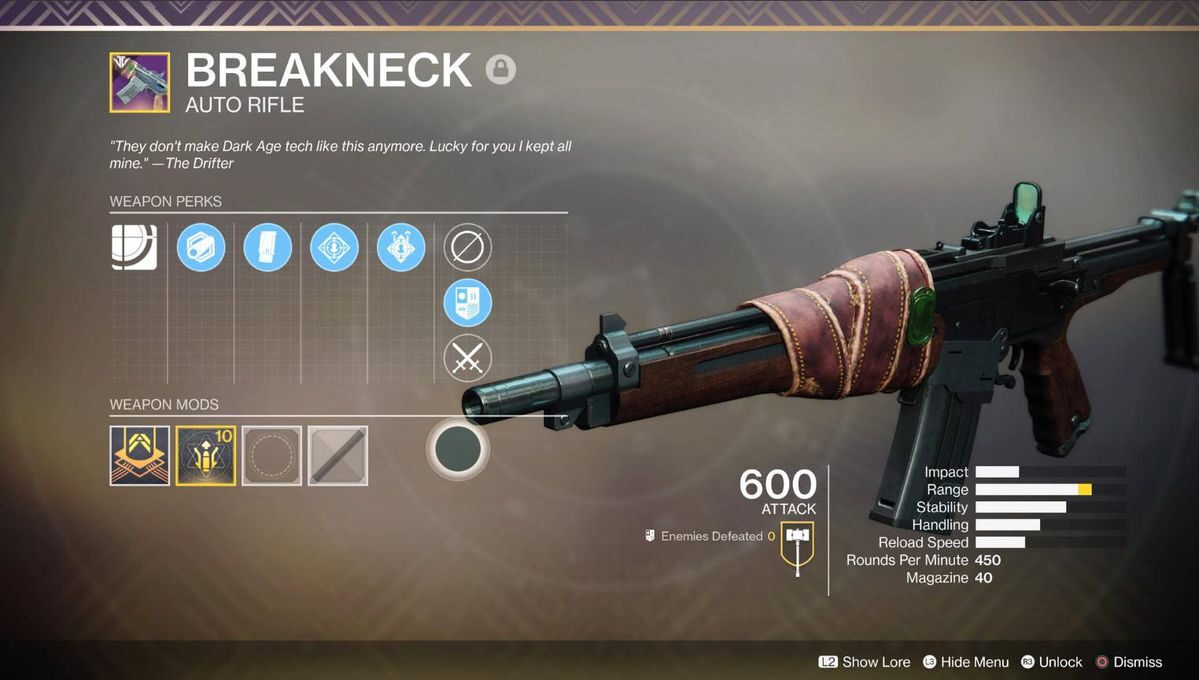The height and width of the screenshot is (680, 1199).
Task: Open the gold-bordered masterwork mod marked 10
Action: [x=206, y=456]
